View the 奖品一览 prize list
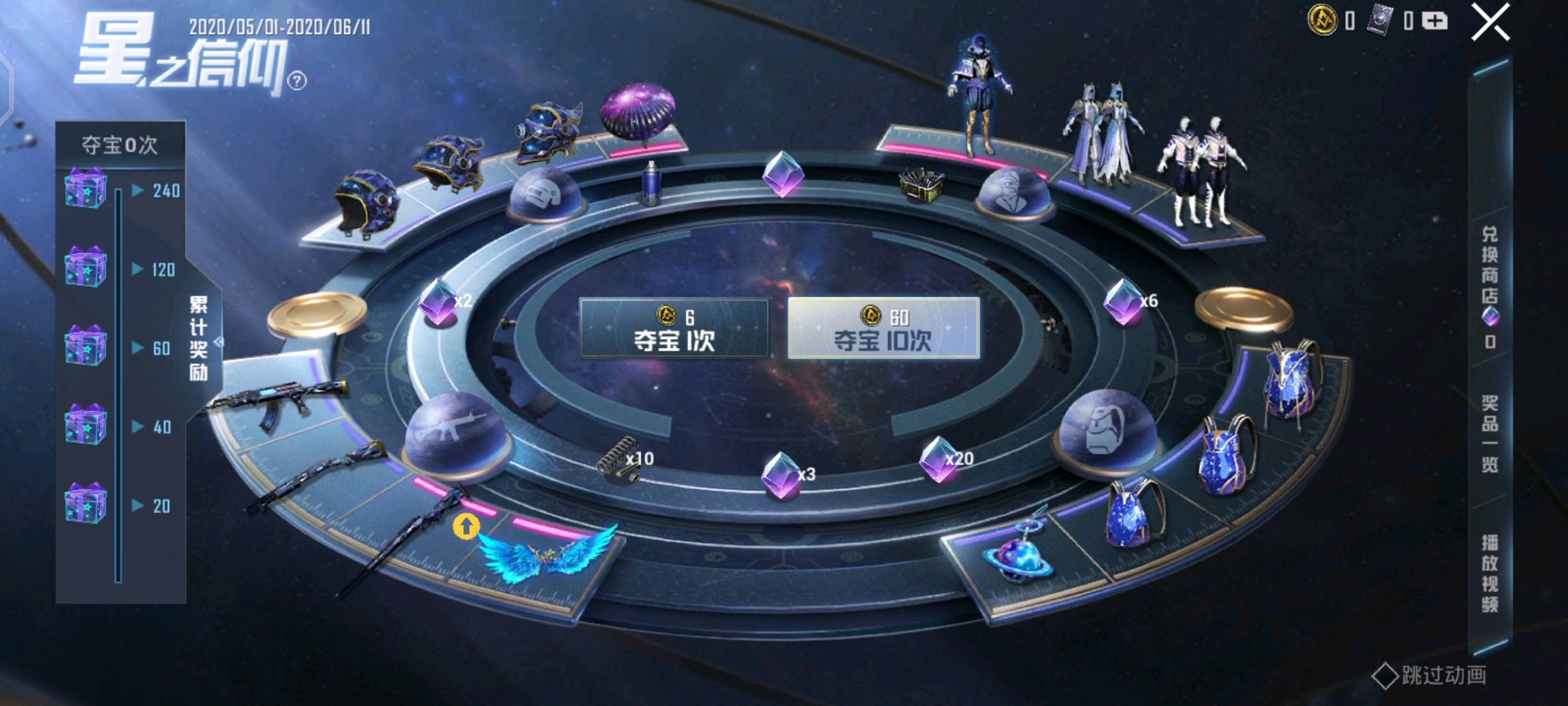 tap(1490, 433)
